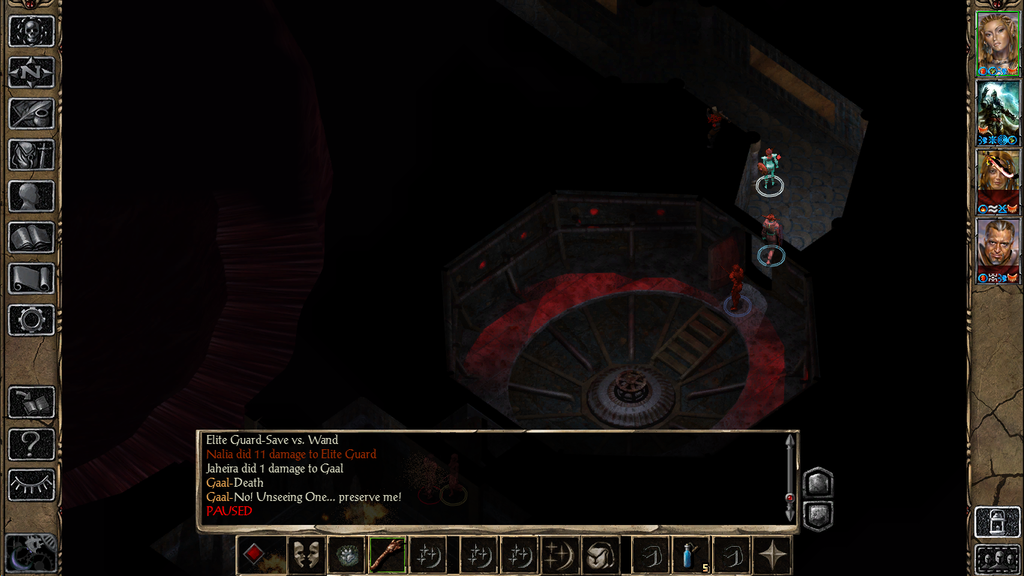Select the dark armored figure portrait
1024x576 pixels.
(x=997, y=110)
